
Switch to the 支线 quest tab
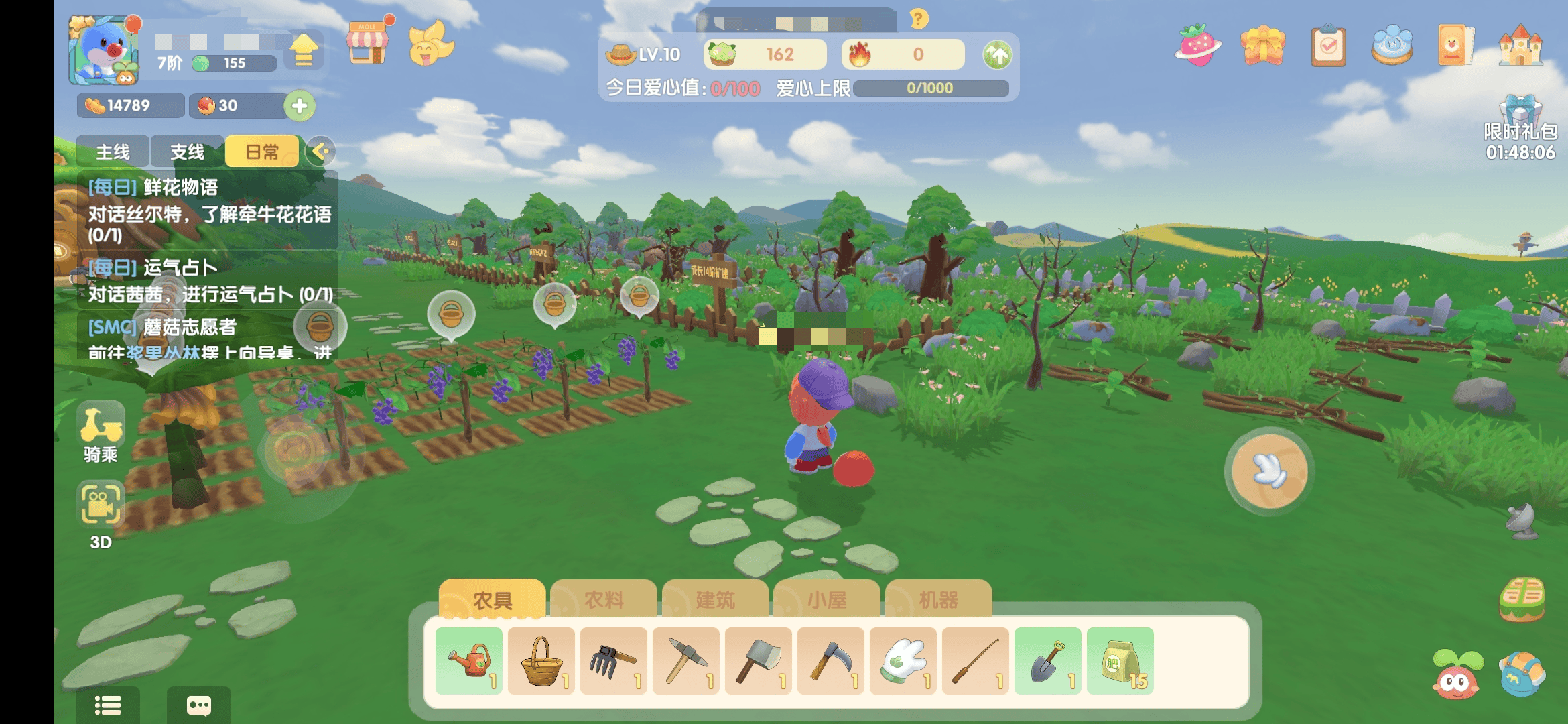click(187, 152)
